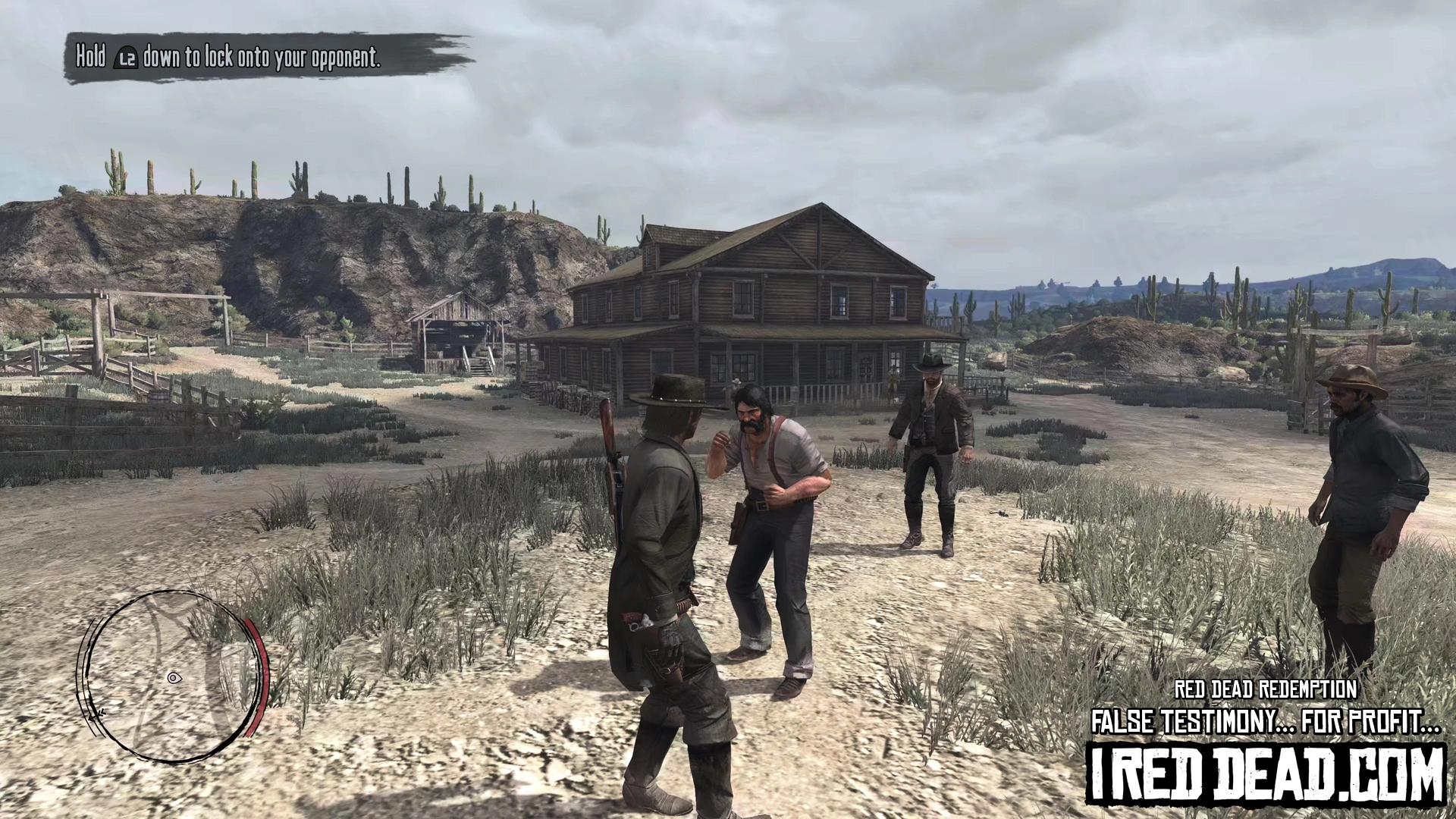Click the IRED DEAD.COM watermark logo
This screenshot has width=1456, height=819.
(x=1266, y=774)
